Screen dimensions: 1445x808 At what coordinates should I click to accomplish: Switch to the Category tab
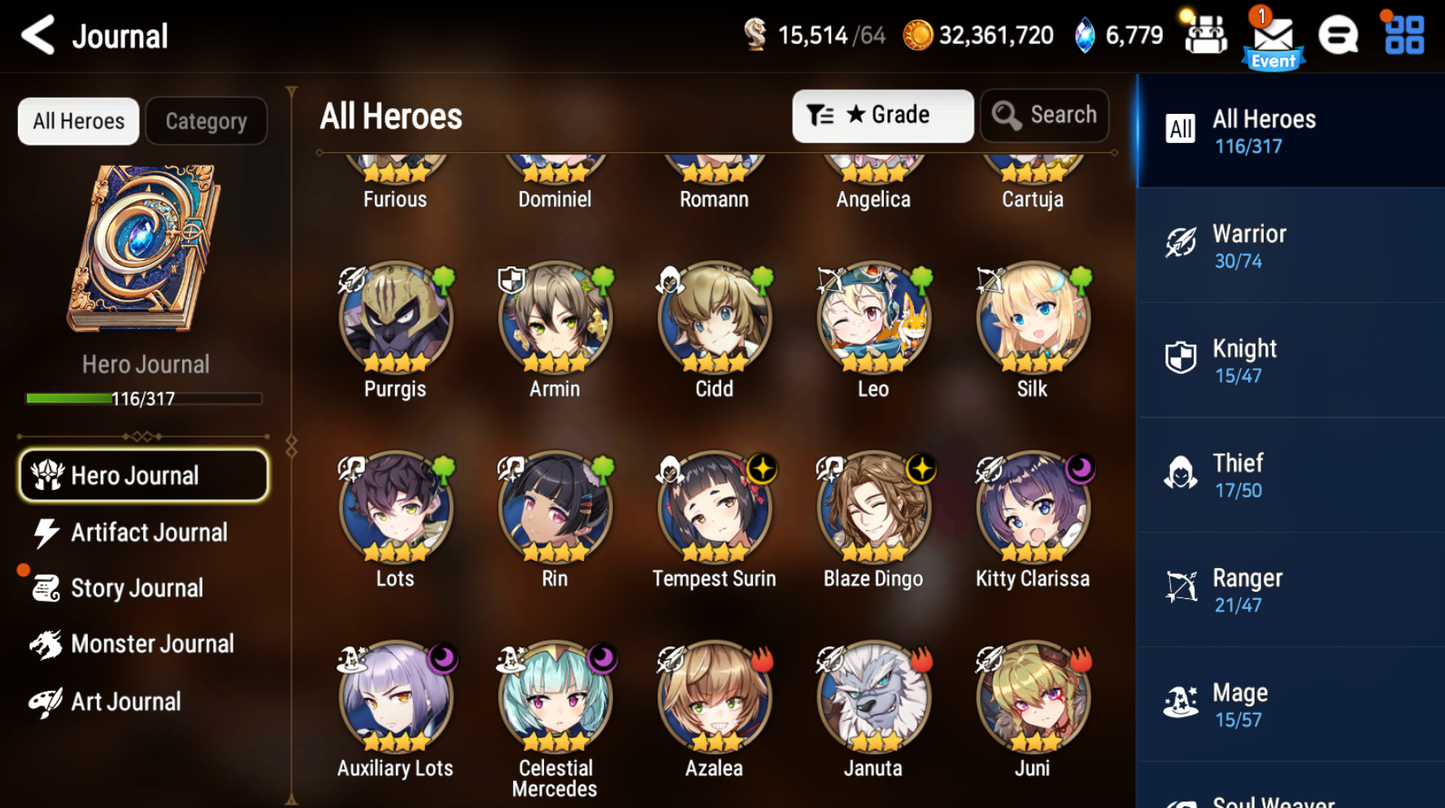[206, 121]
